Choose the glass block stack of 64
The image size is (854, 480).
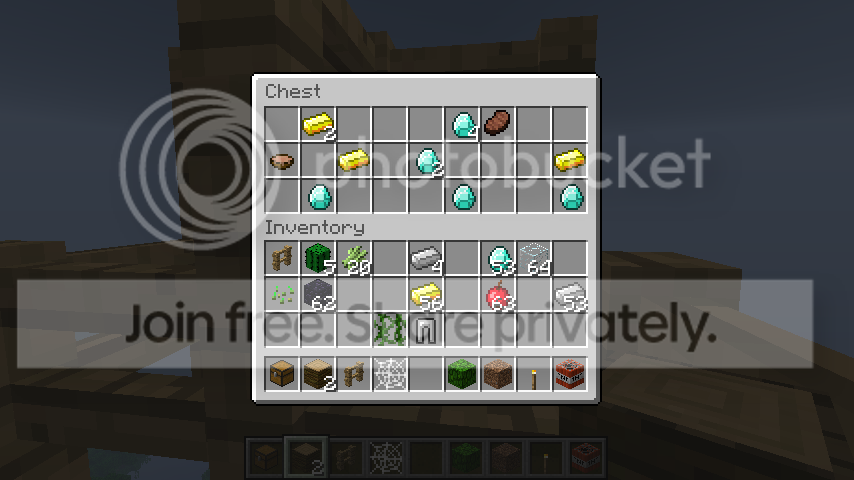coord(534,260)
